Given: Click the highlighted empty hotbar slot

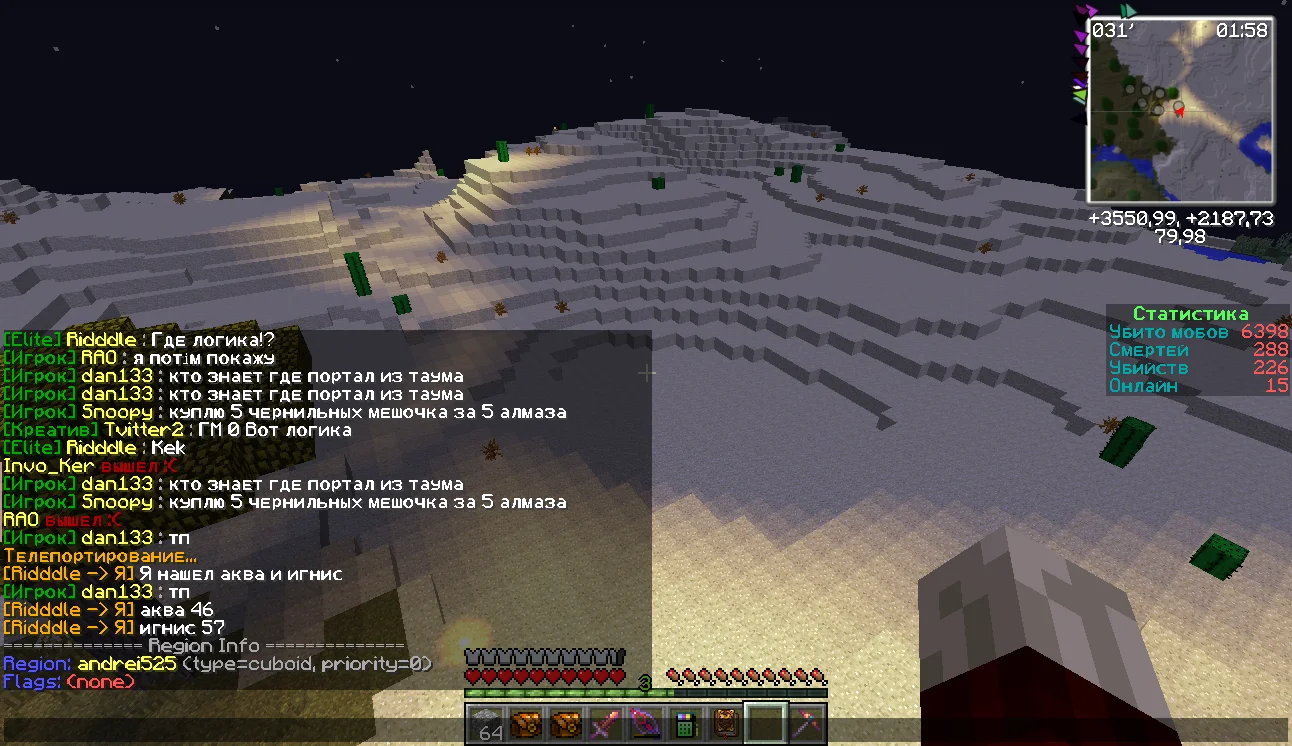Looking at the screenshot, I should pos(764,724).
